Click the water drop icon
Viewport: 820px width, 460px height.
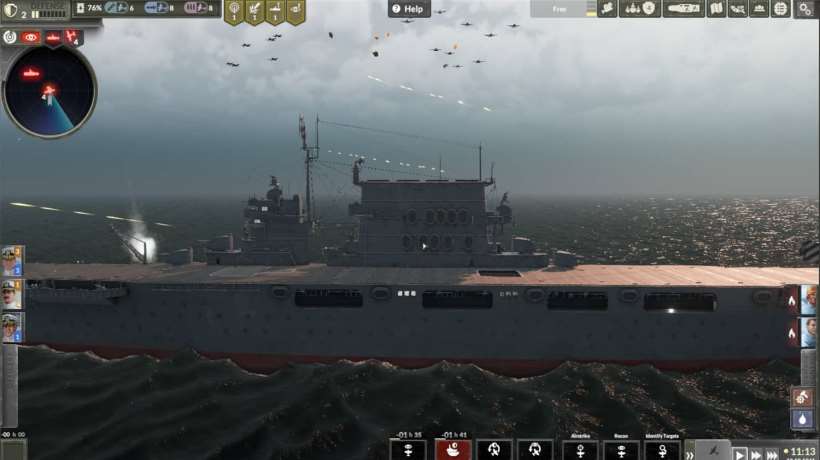point(803,420)
